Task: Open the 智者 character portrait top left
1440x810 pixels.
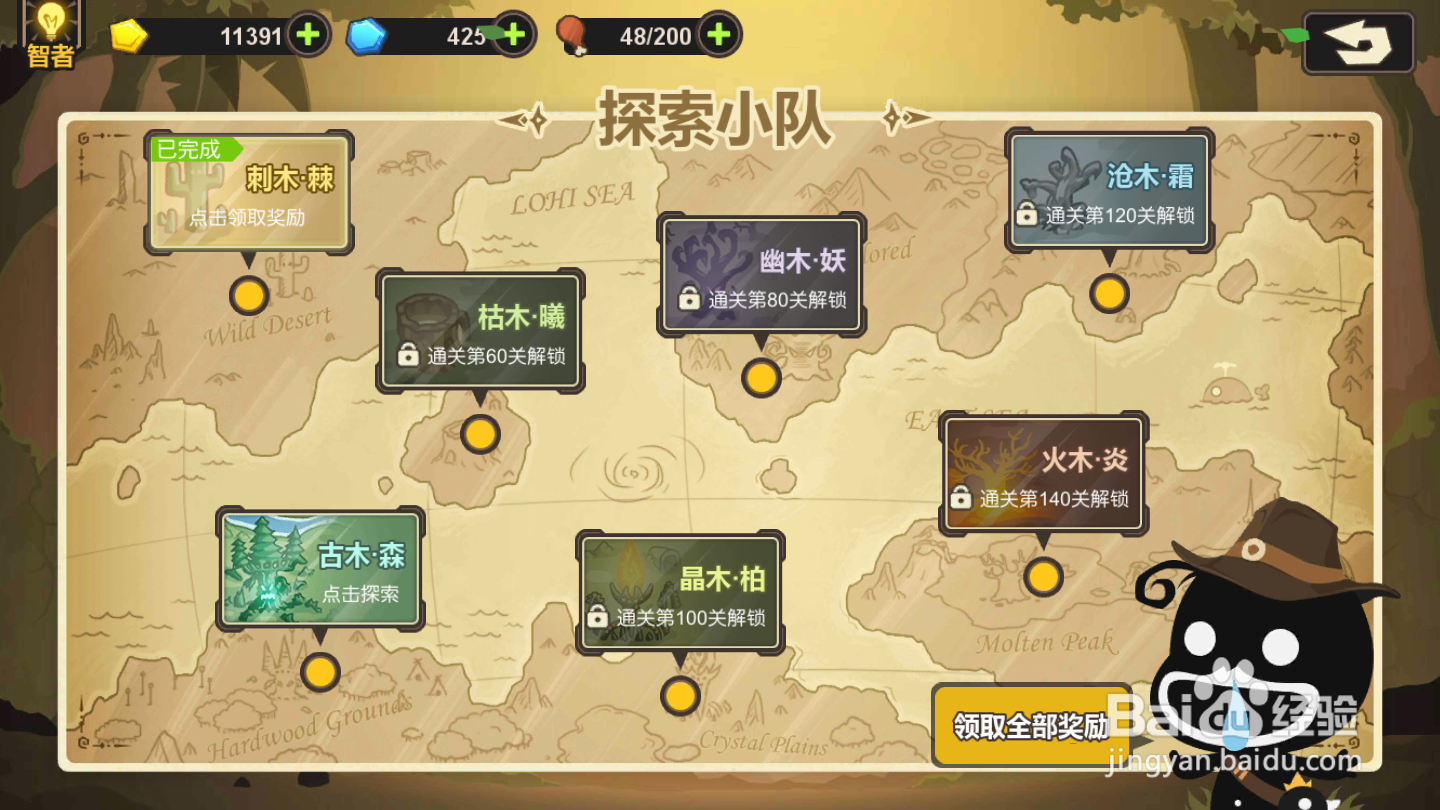Action: [x=52, y=32]
